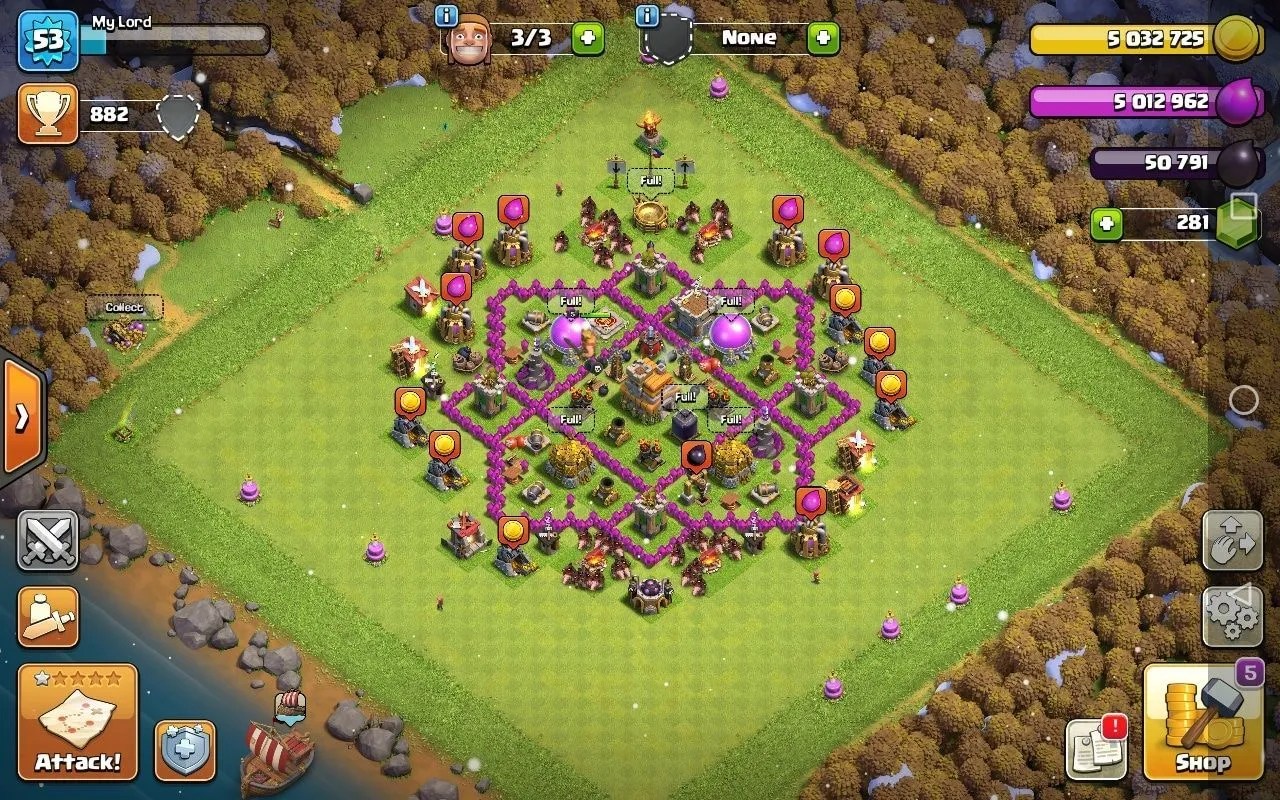
Task: Open the blue shield button
Action: pos(185,750)
